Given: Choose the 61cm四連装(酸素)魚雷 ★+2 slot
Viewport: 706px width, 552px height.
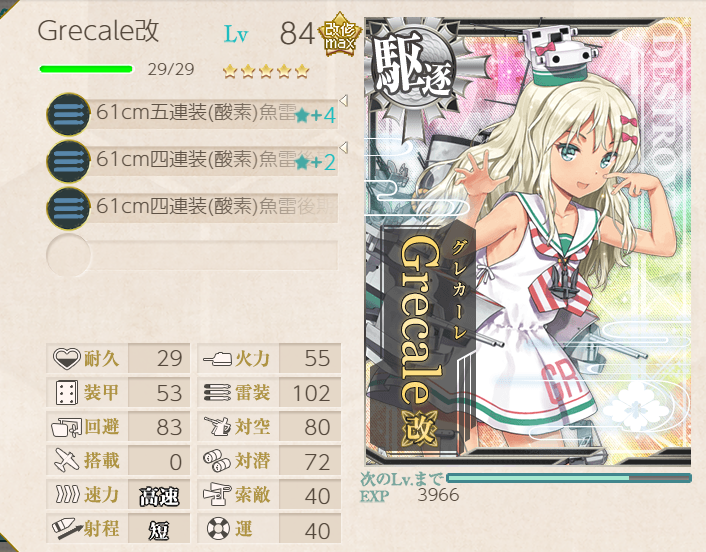Looking at the screenshot, I should (x=195, y=160).
